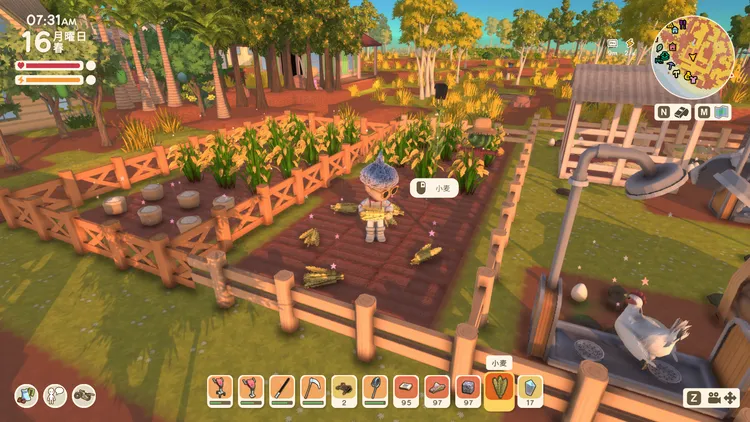Viewport: 750px width, 422px height.
Task: Choose the item slot with count 95
Action: [x=405, y=388]
